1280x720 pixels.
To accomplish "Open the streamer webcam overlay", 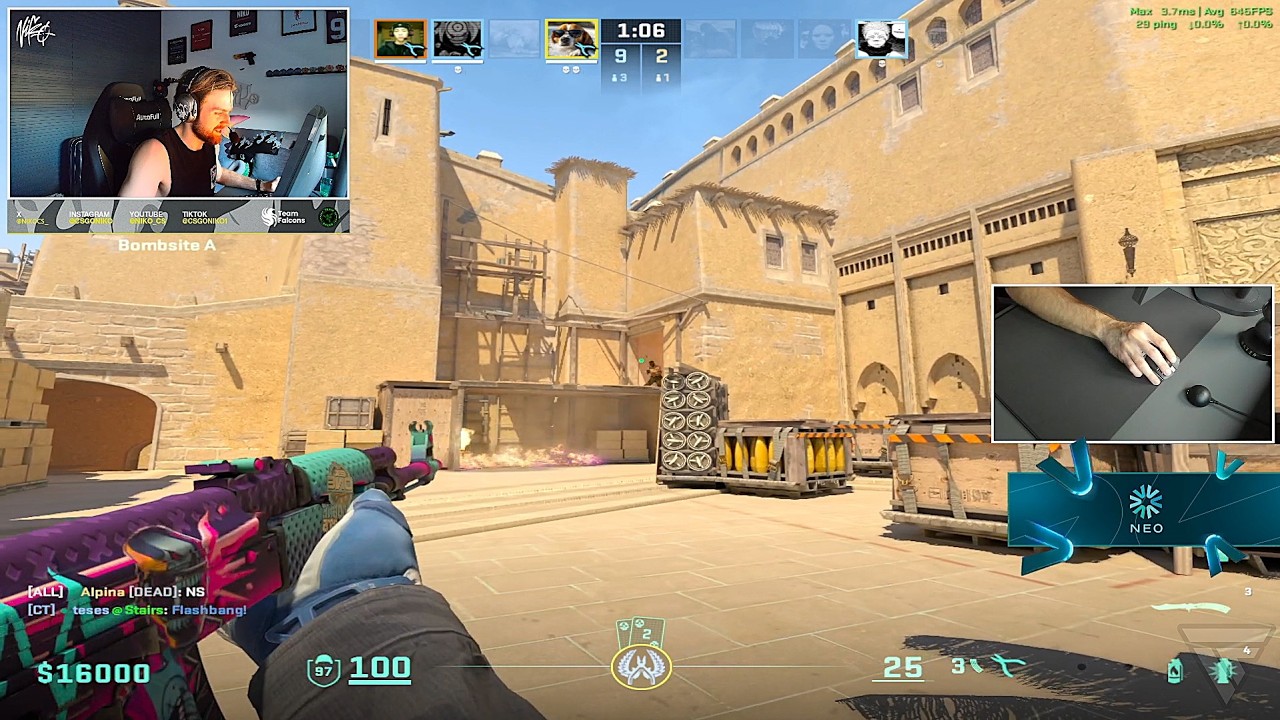I will pos(179,103).
